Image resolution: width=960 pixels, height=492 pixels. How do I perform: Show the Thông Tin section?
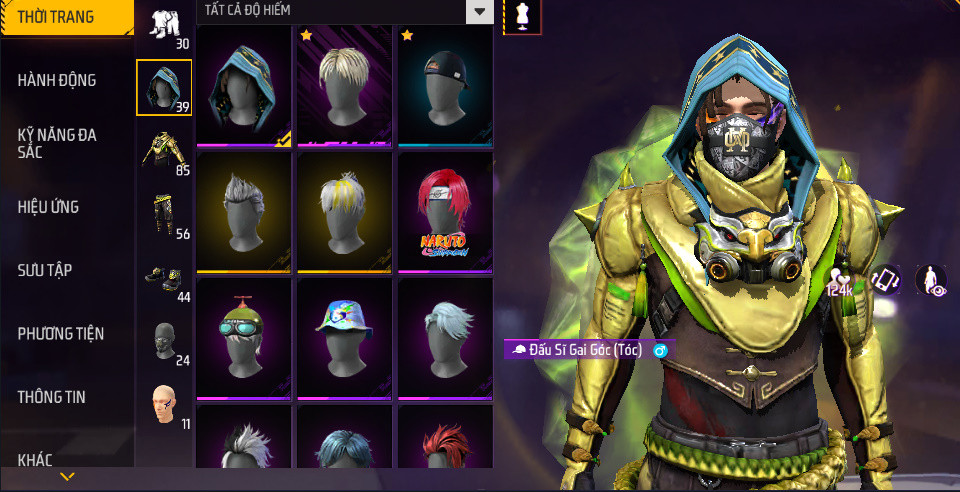point(51,397)
